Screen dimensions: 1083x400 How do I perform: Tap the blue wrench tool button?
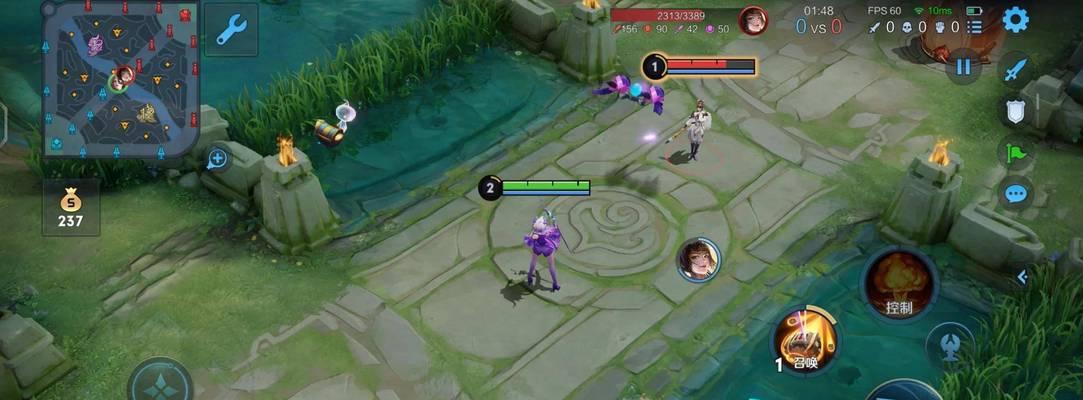pos(231,29)
